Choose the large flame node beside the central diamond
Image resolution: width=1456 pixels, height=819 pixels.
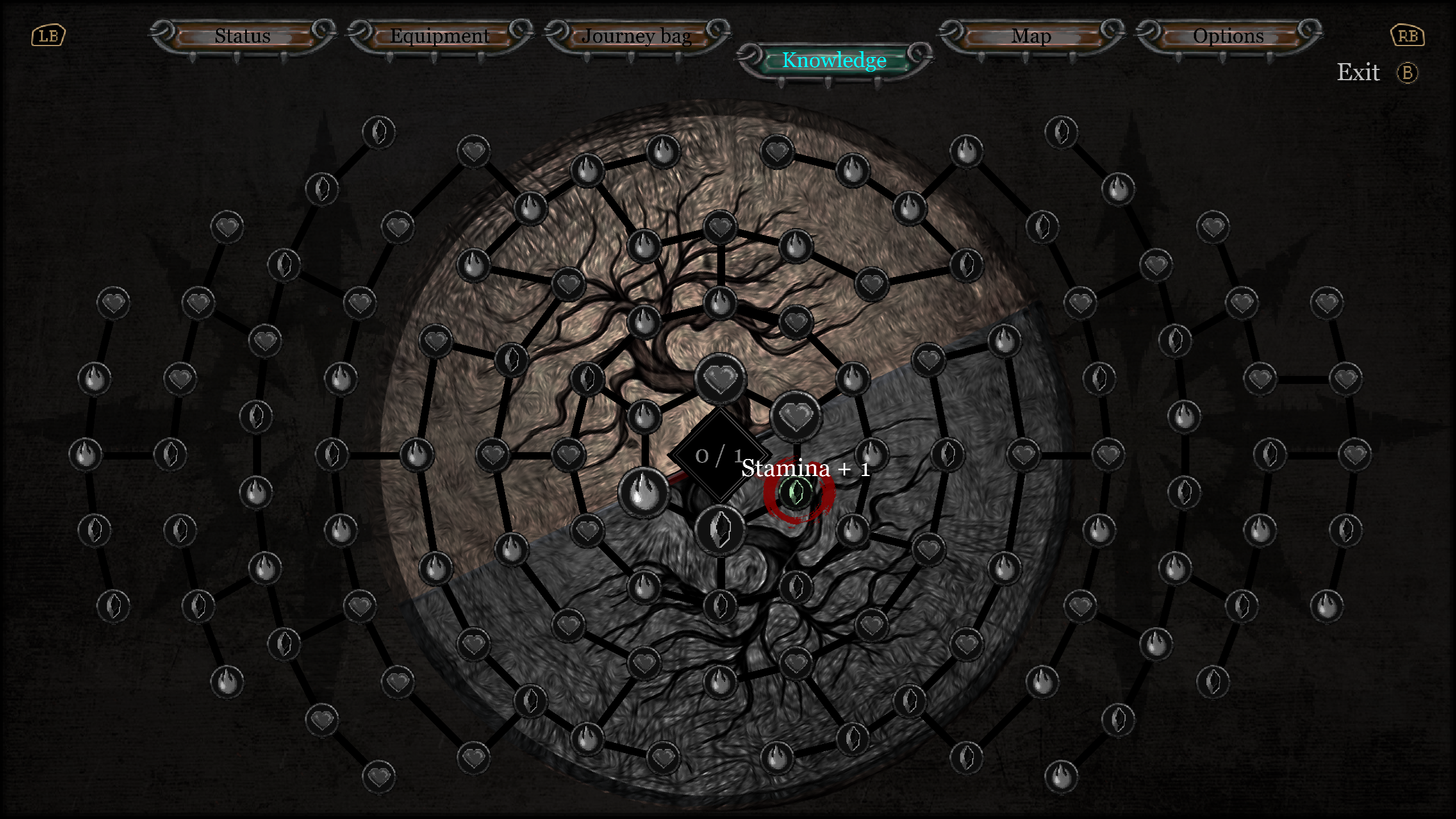click(643, 493)
